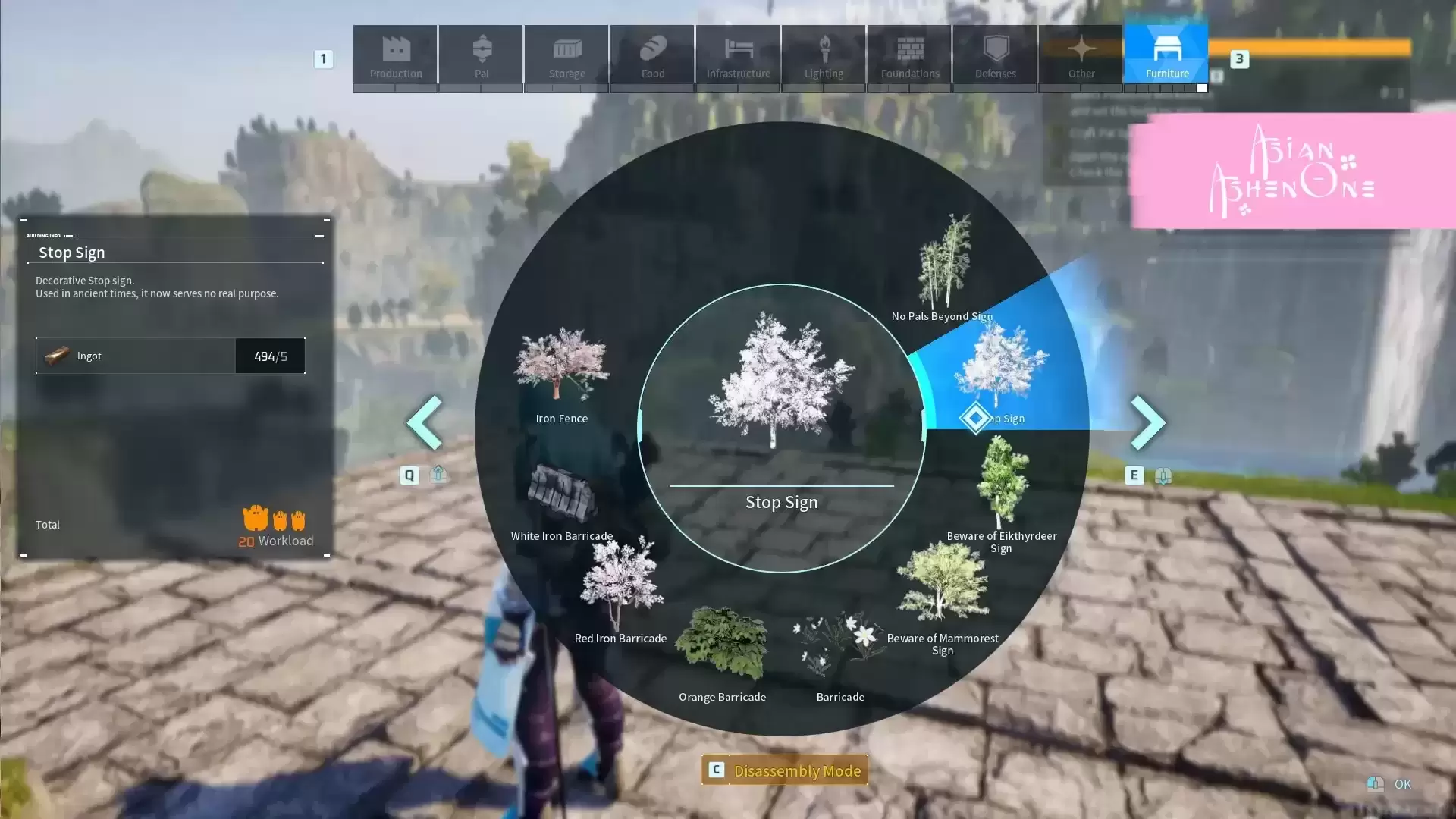Switch to the Production tab
Screen dimensions: 1456x819
[395, 54]
